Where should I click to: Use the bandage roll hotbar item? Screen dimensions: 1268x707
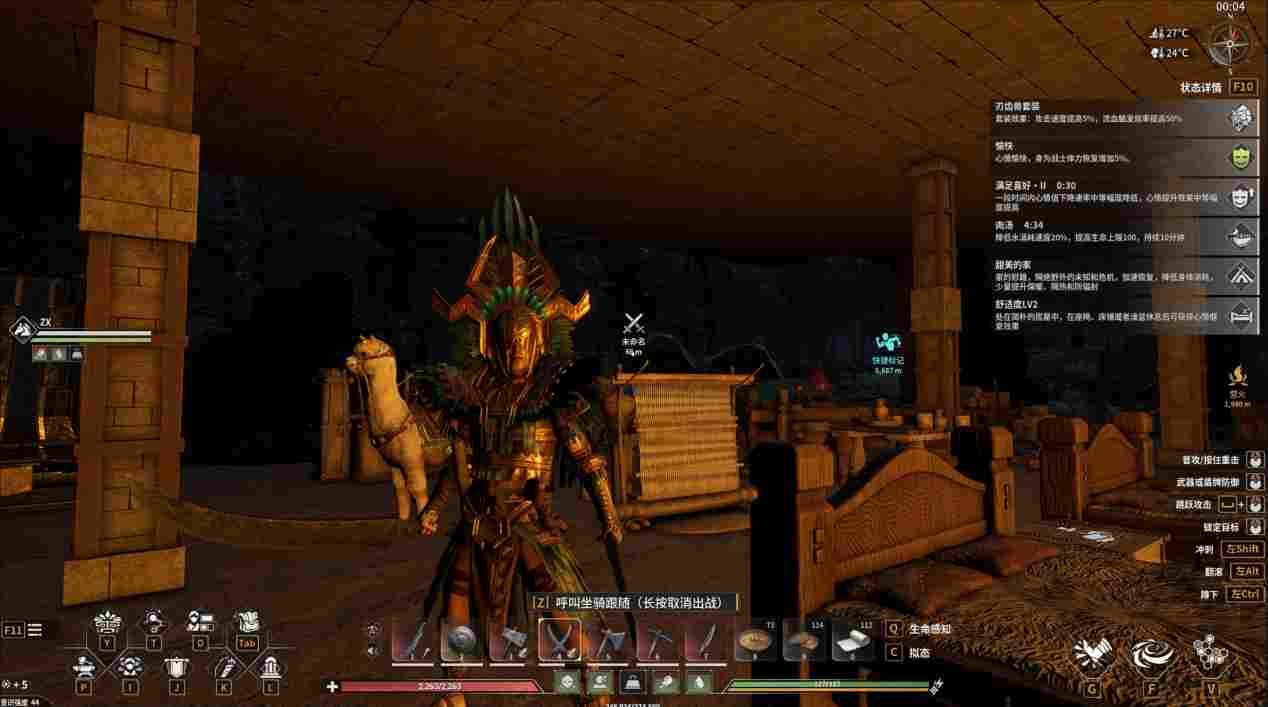click(x=853, y=640)
